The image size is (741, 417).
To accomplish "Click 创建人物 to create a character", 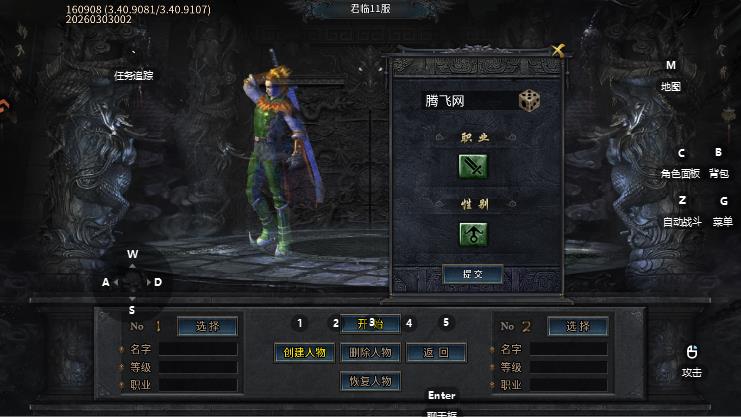I will point(305,352).
